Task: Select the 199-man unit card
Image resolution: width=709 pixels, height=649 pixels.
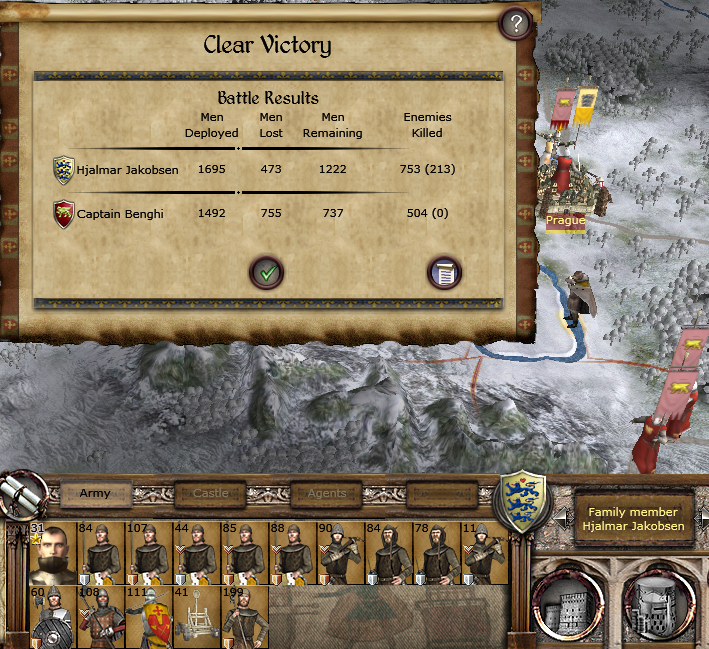Action: click(x=245, y=615)
